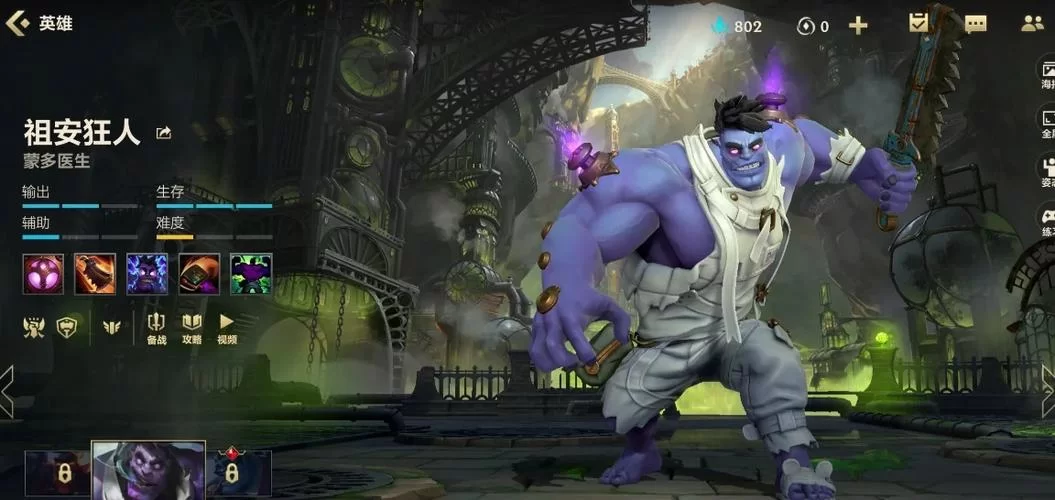Select the pink orb ability icon
The width and height of the screenshot is (1055, 500).
pos(43,273)
